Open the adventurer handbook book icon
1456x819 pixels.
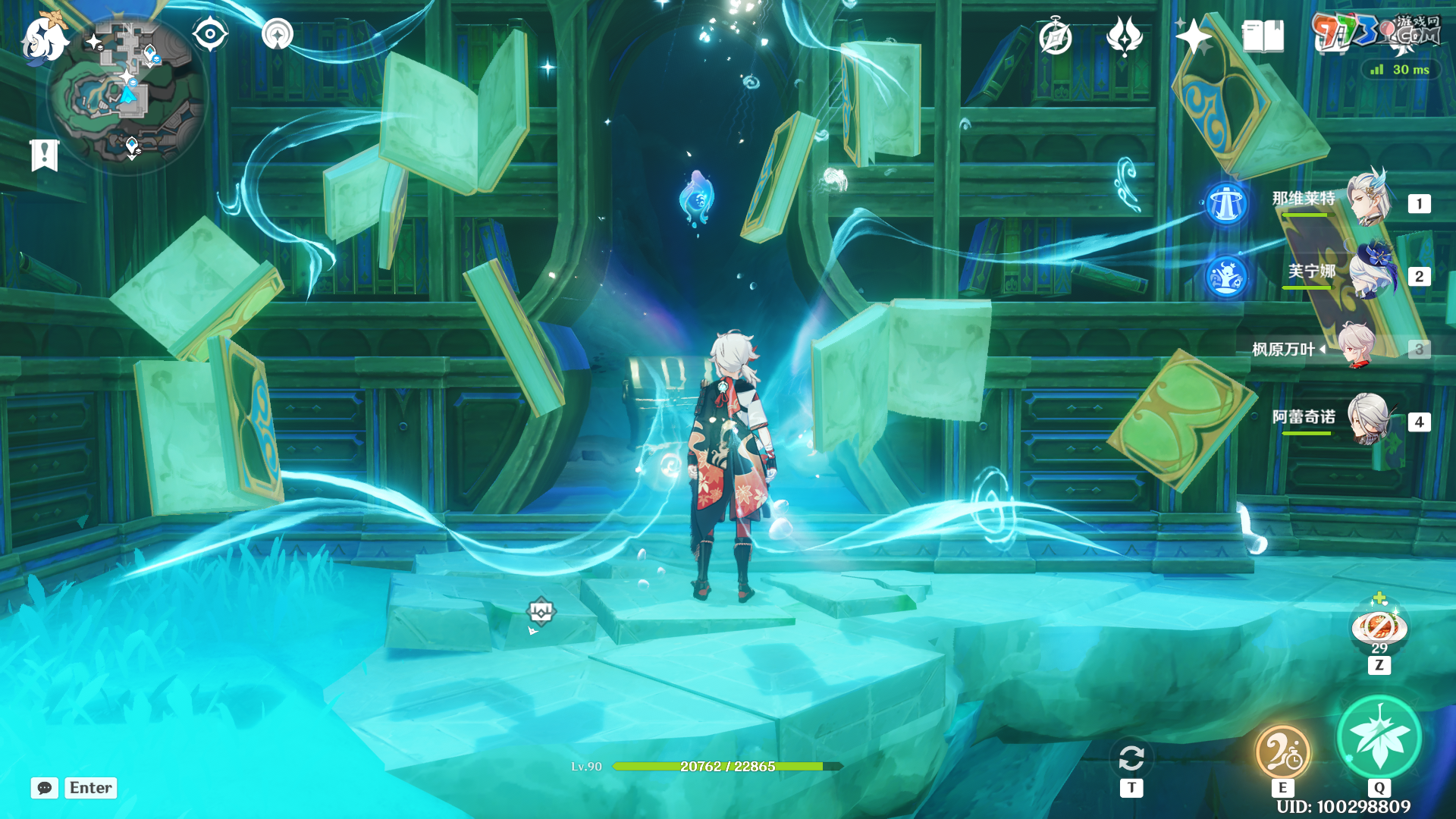pyautogui.click(x=1263, y=36)
